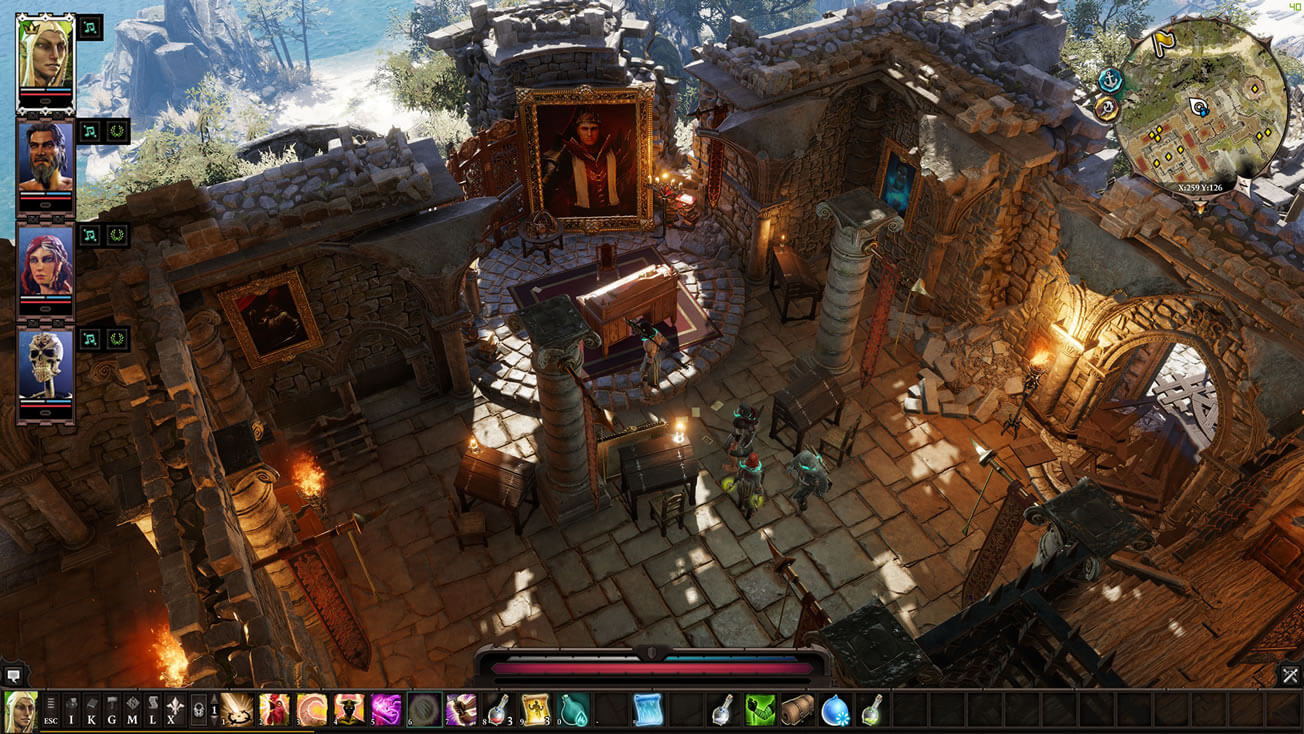Click the teal anchor waypoint button
This screenshot has width=1304, height=734.
(1110, 79)
